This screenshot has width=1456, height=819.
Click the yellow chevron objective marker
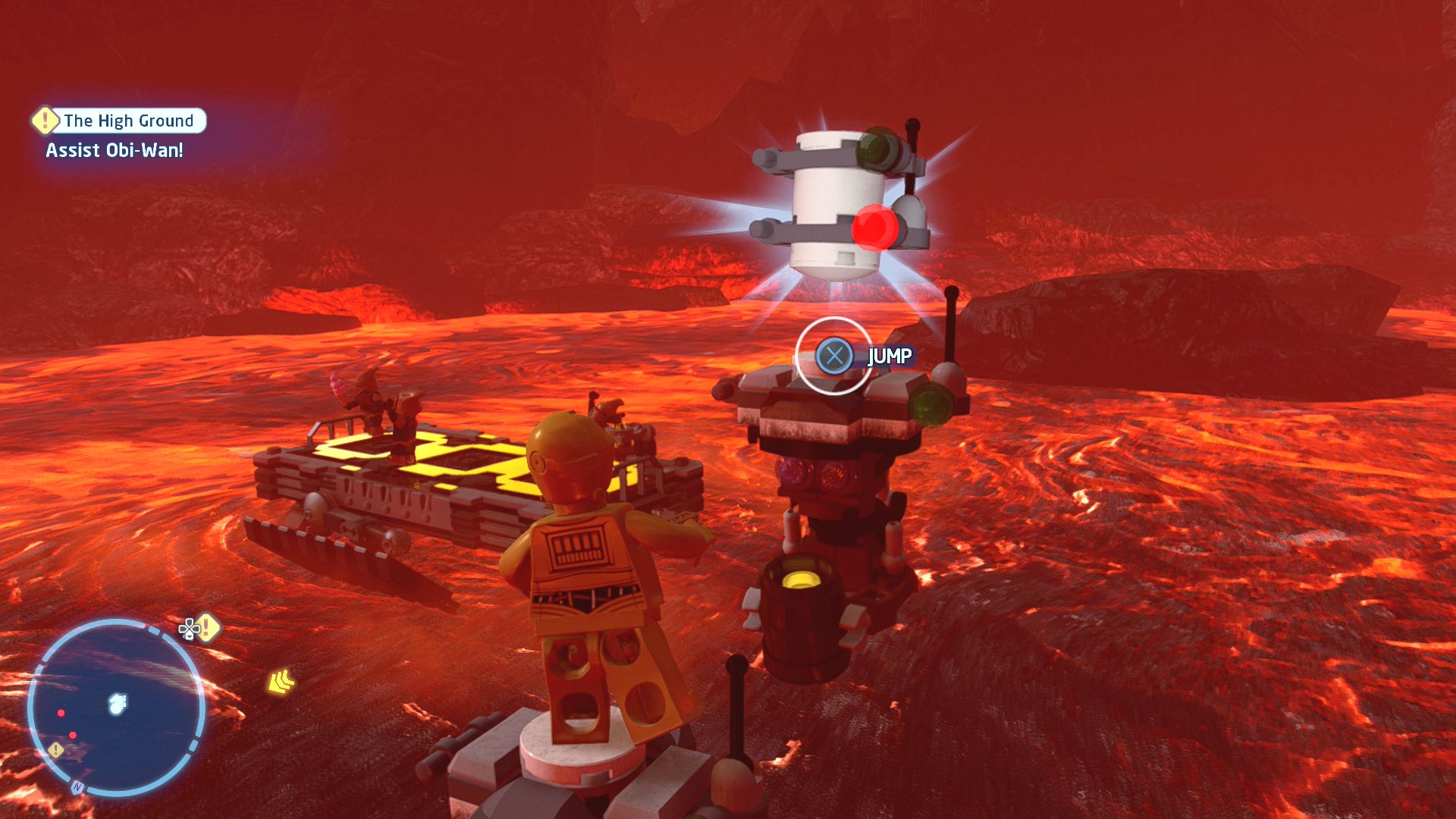281,682
